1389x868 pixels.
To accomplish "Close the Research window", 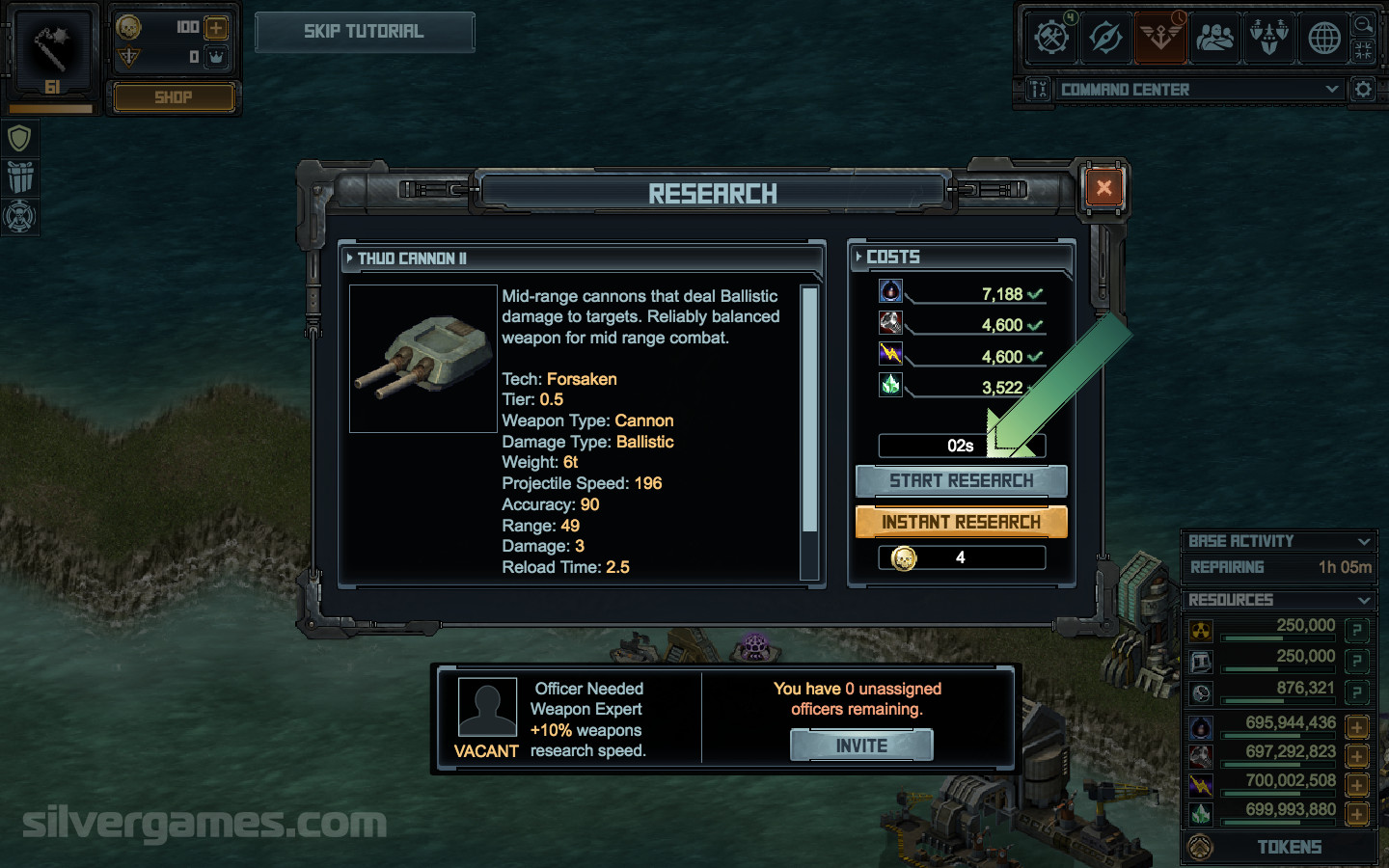I will tap(1103, 189).
